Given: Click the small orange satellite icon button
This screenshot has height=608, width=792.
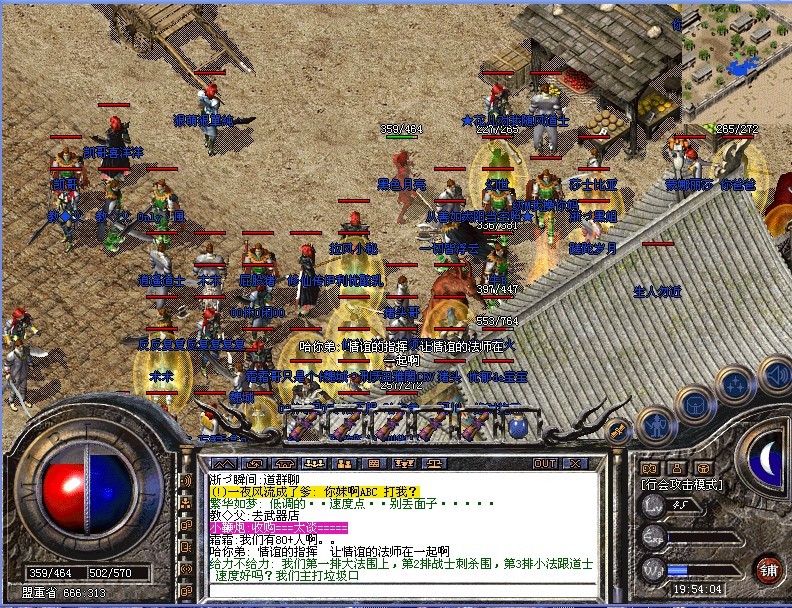Looking at the screenshot, I should pyautogui.click(x=617, y=432).
